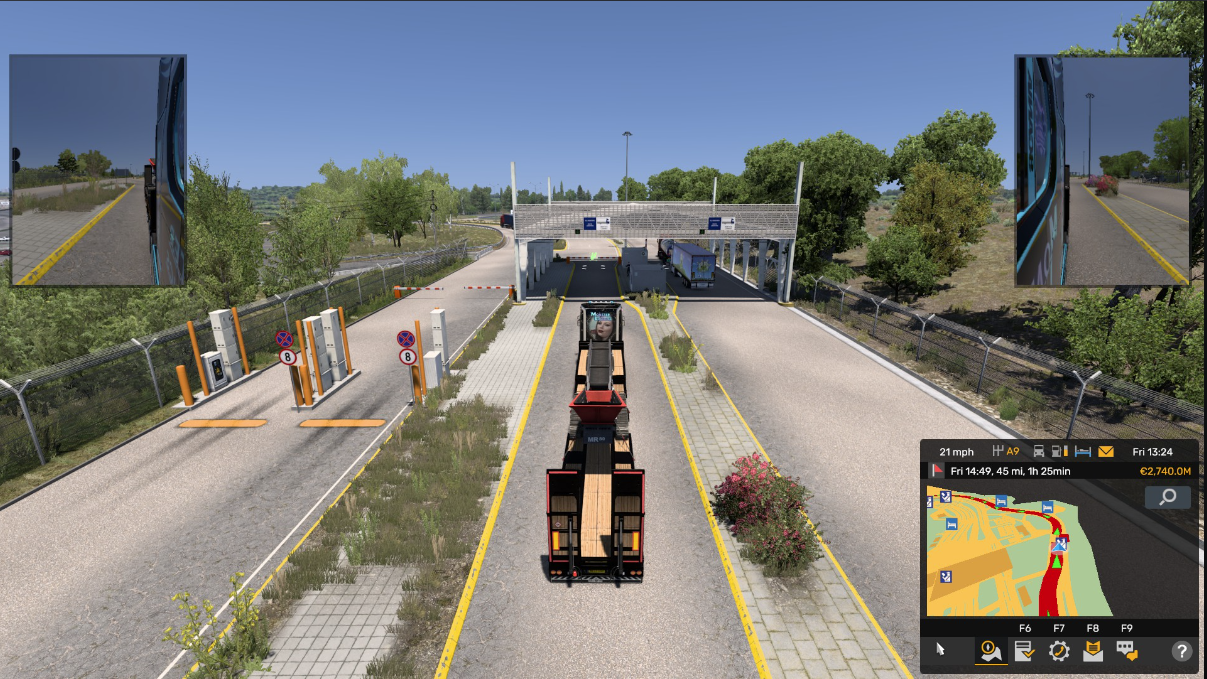Click the red destination flag icon
Image resolution: width=1207 pixels, height=679 pixels.
coord(937,470)
